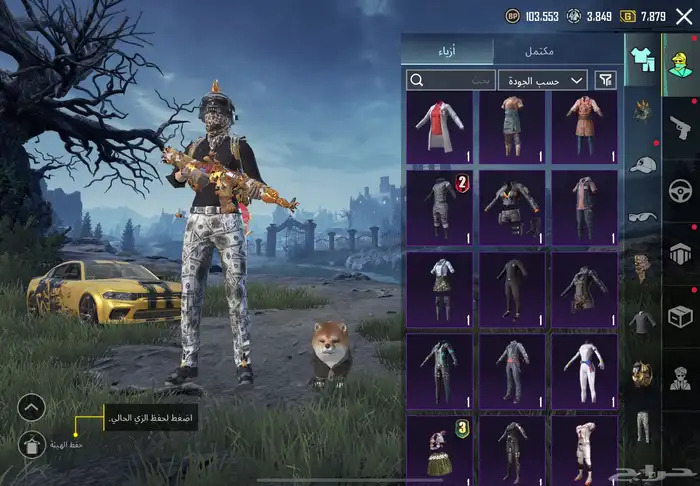Close the inventory with the X button
Viewport: 700px width, 486px height.
(684, 16)
